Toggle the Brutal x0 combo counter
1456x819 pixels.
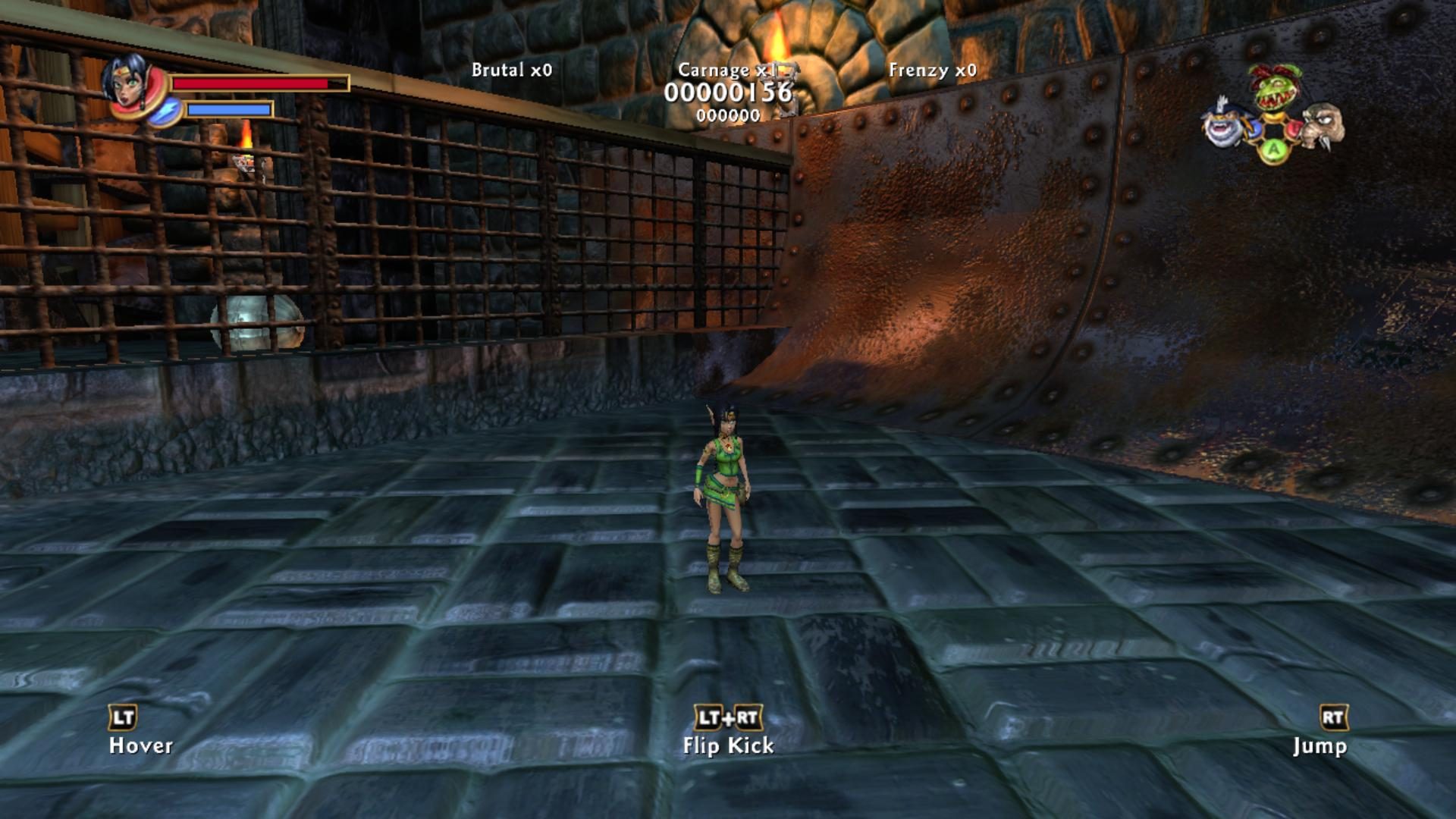coord(510,68)
